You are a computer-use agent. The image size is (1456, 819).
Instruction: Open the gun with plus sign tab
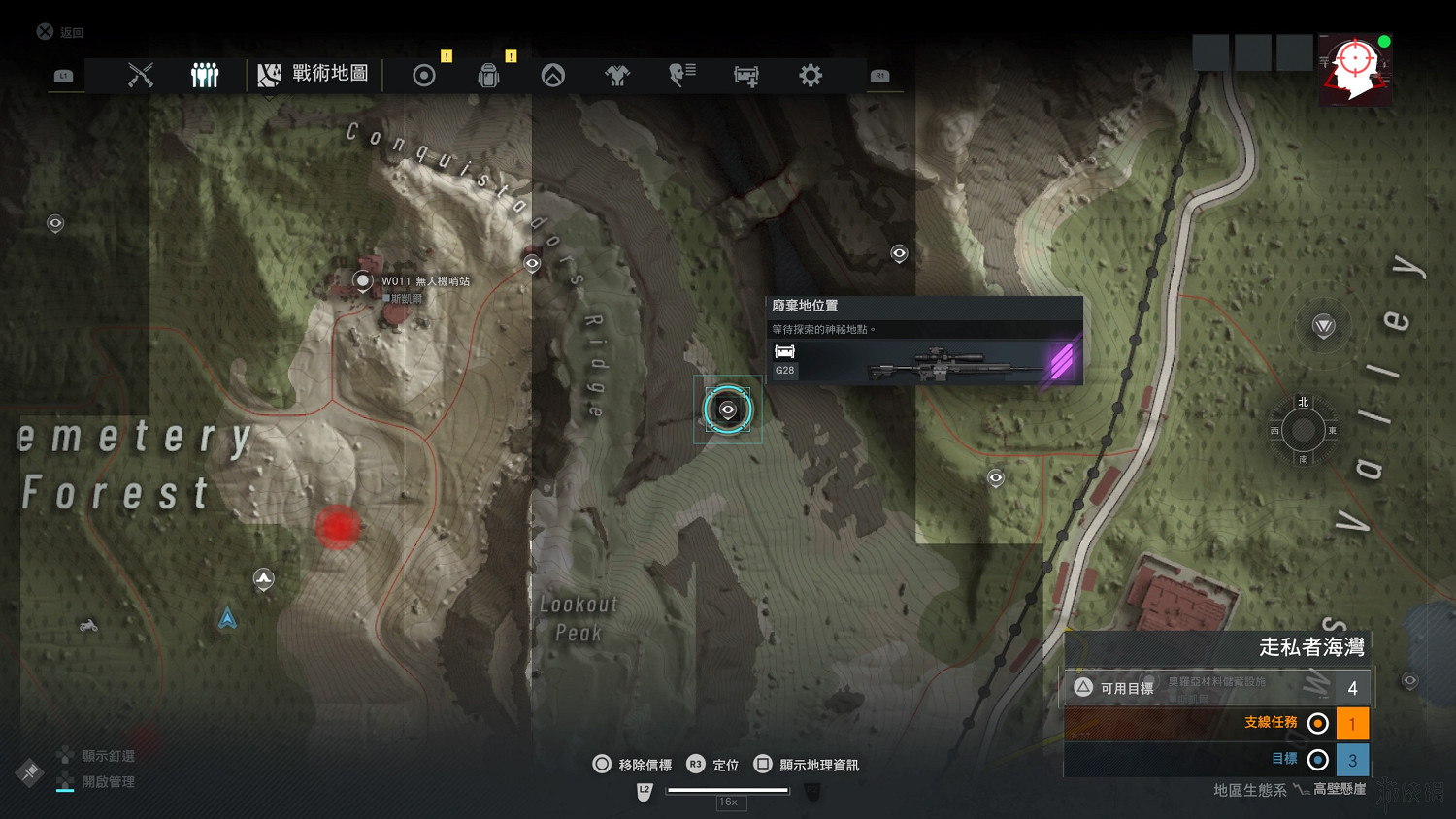[746, 75]
